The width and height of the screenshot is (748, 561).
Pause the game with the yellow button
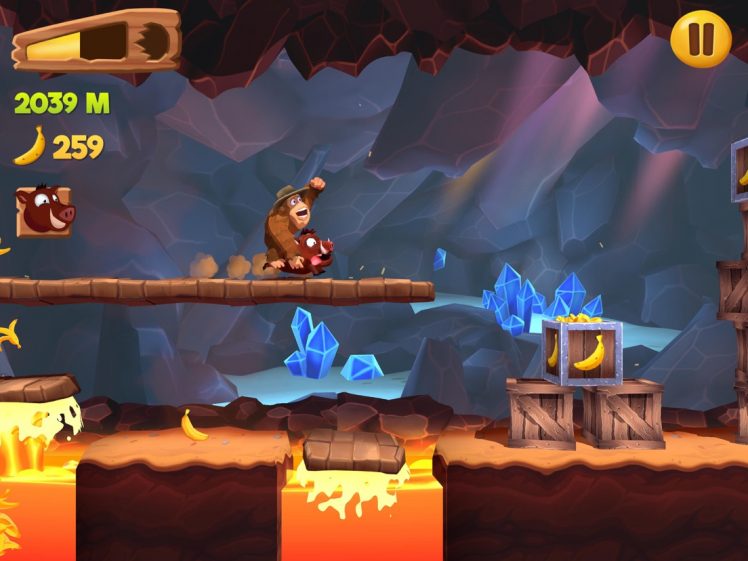click(700, 39)
